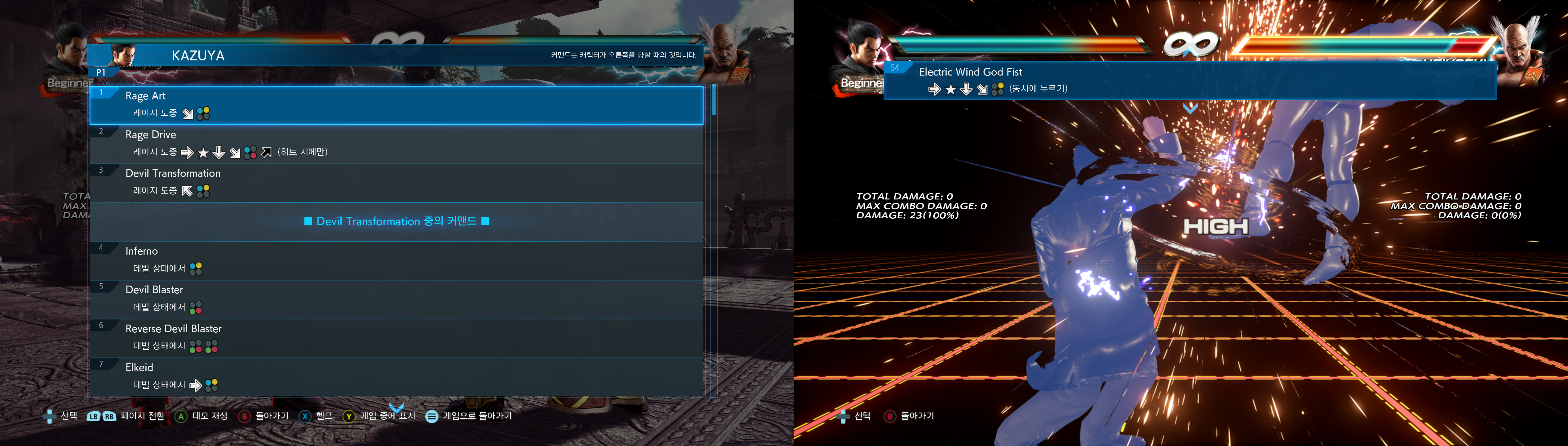Select the Elkeid move entry
This screenshot has height=446, width=1568.
click(396, 377)
